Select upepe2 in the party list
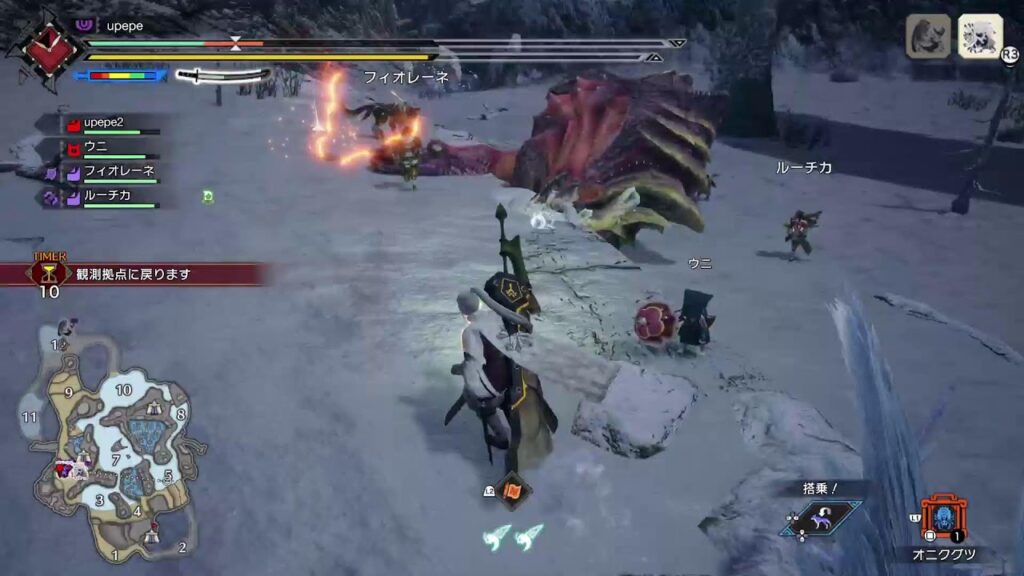This screenshot has height=576, width=1024. (108, 124)
